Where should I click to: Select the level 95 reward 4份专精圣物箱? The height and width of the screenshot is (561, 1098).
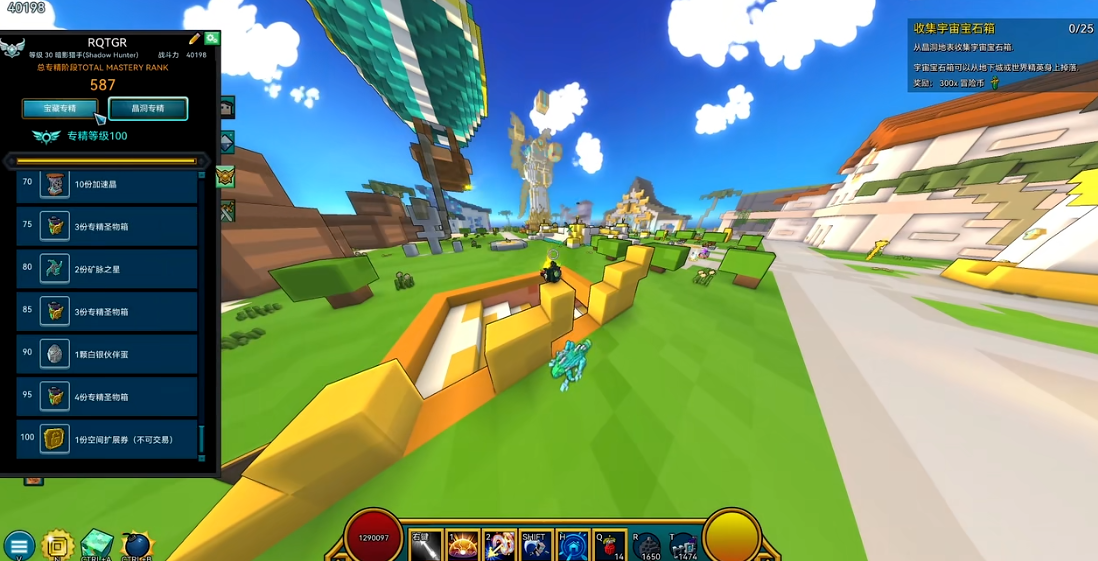click(107, 397)
